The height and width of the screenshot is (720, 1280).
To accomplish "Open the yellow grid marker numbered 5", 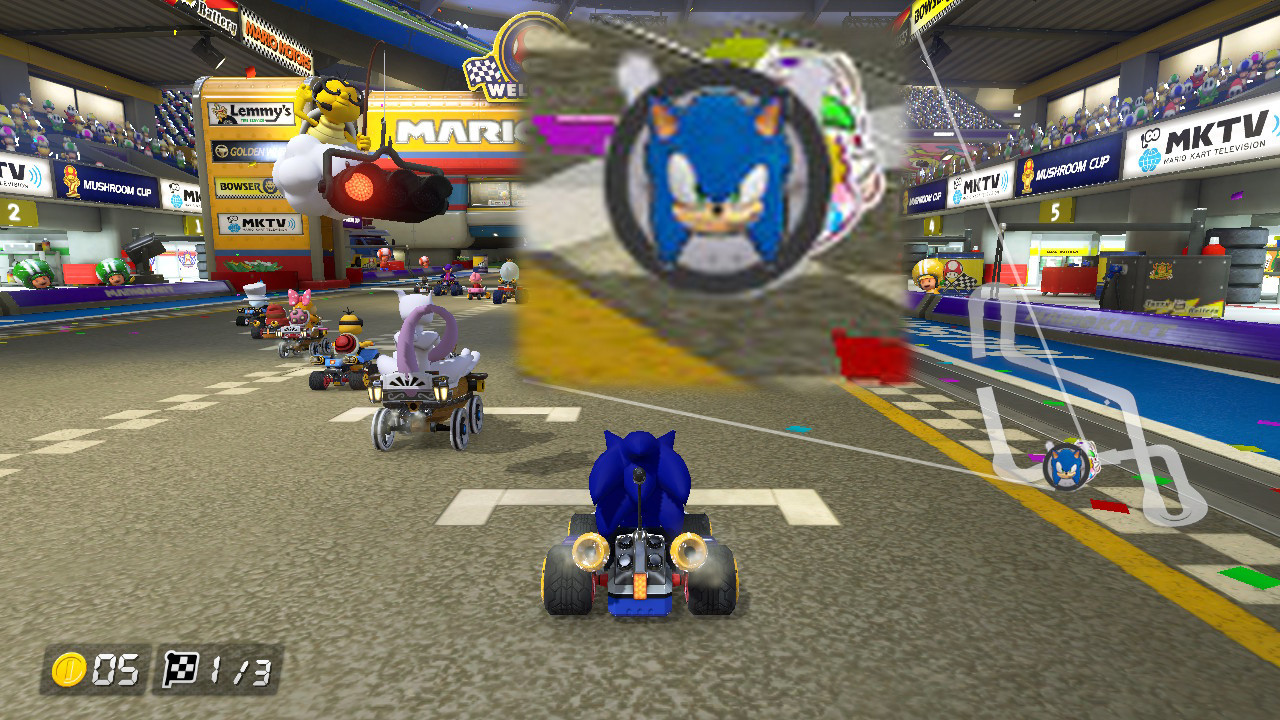I will (1056, 212).
